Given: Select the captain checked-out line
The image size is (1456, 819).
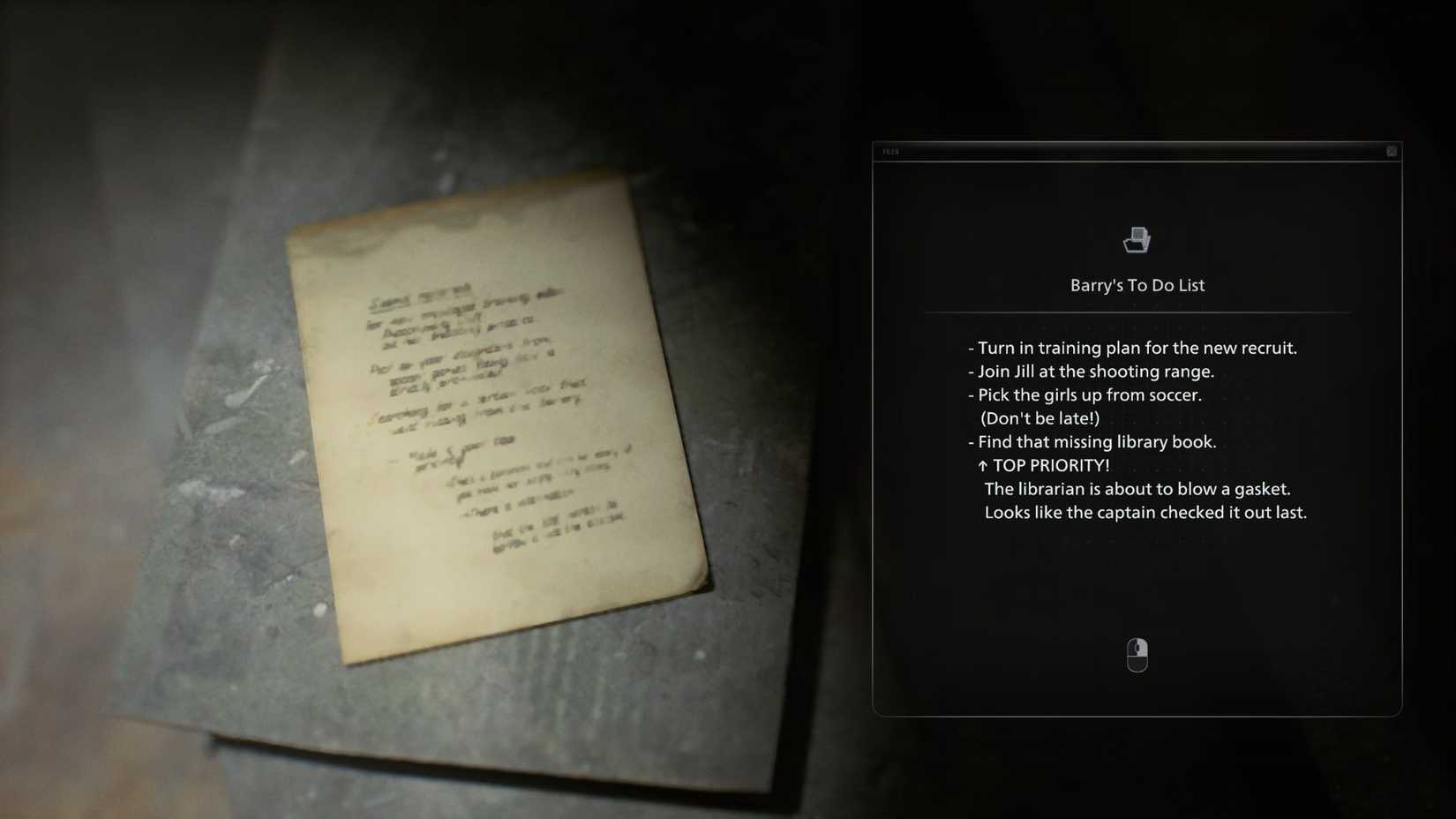Looking at the screenshot, I should [1146, 512].
